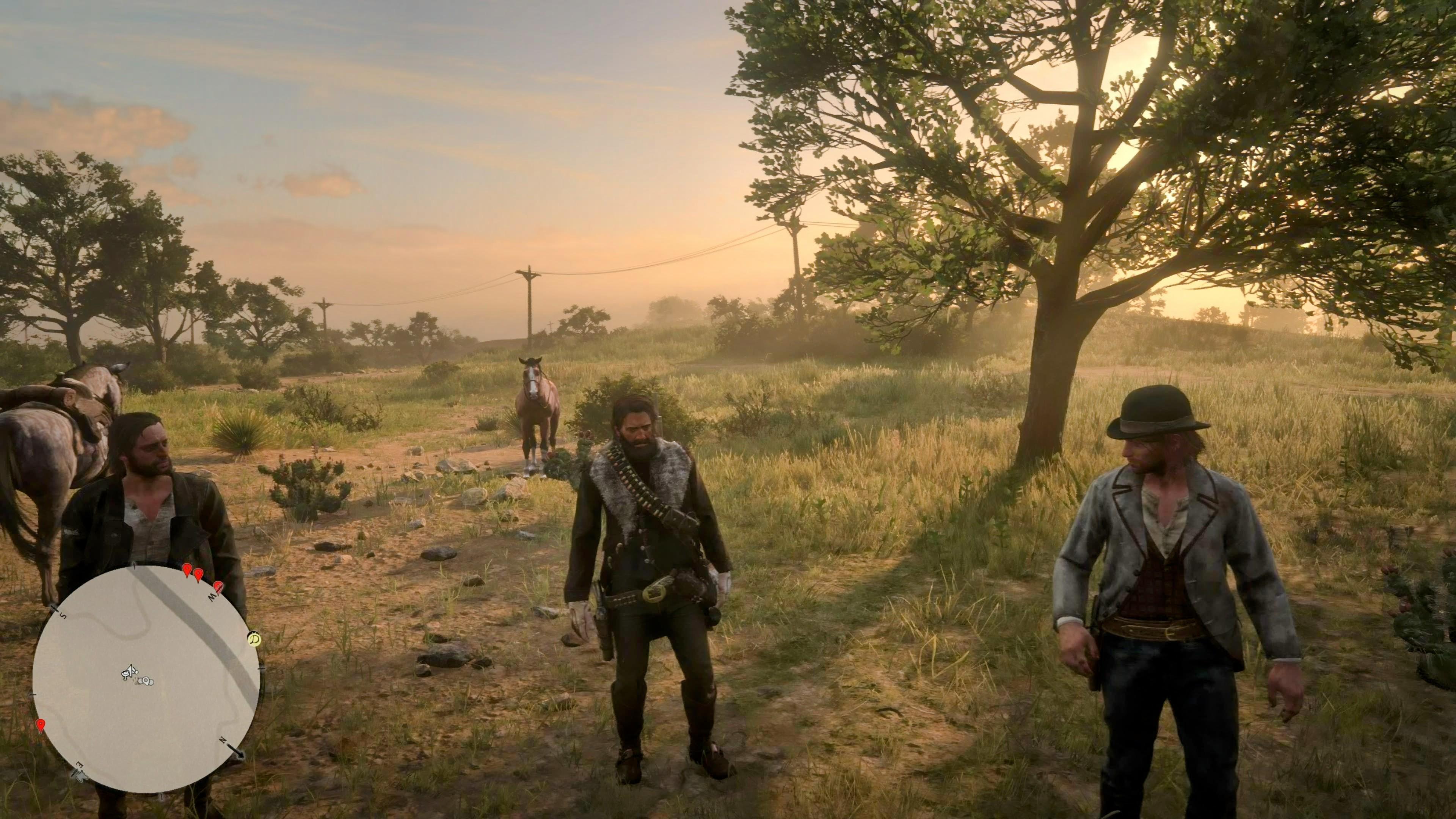Select the yellow D mission marker
1456x819 pixels.
click(x=254, y=639)
